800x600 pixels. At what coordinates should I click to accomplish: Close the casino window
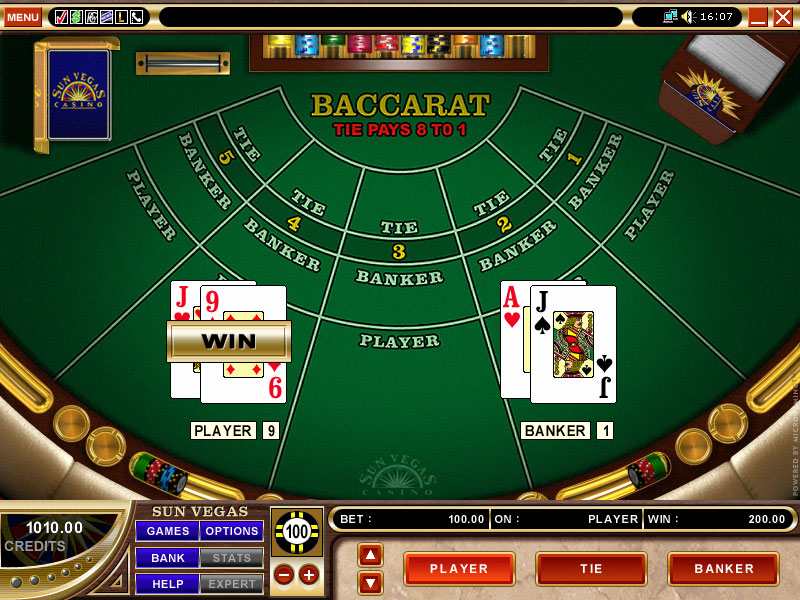782,16
